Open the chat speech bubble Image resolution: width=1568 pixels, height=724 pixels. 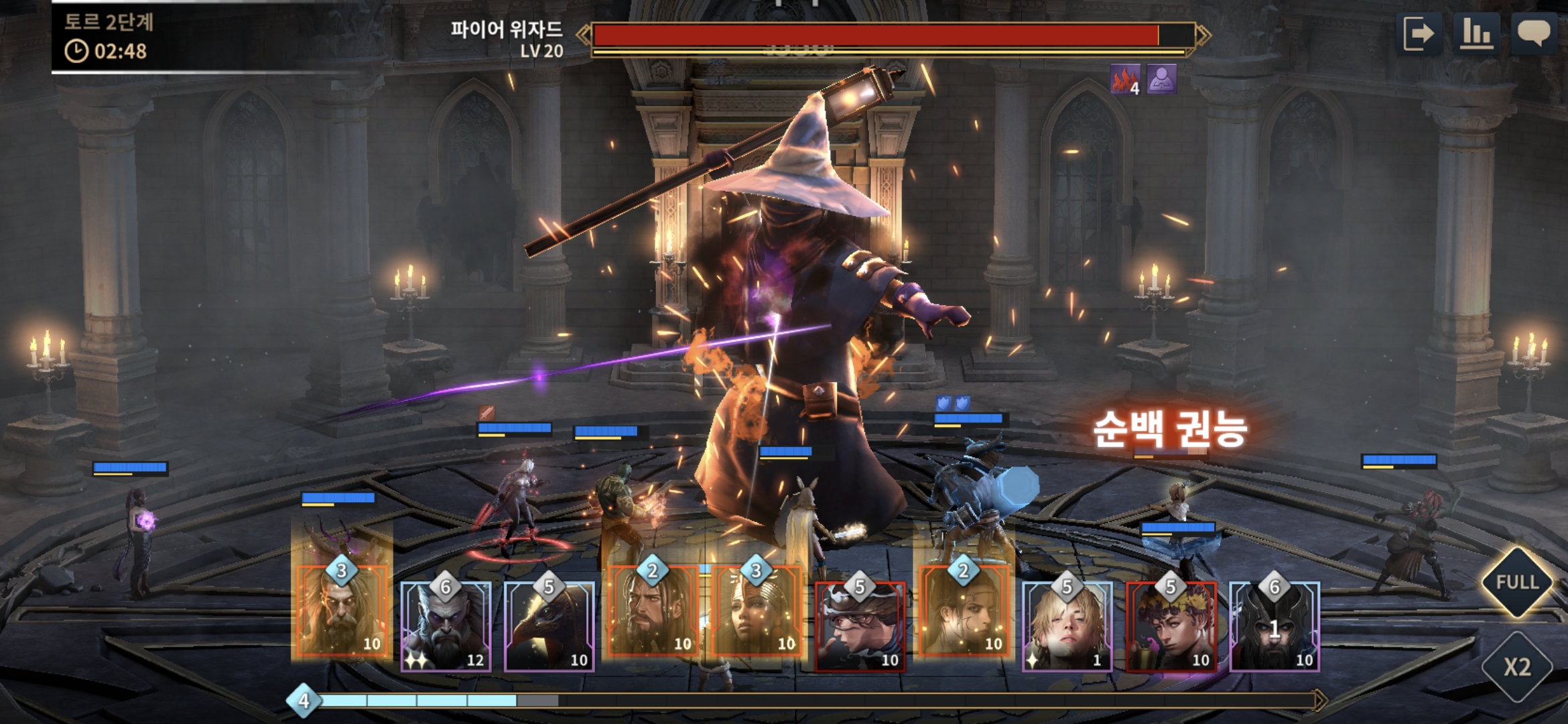coord(1533,34)
